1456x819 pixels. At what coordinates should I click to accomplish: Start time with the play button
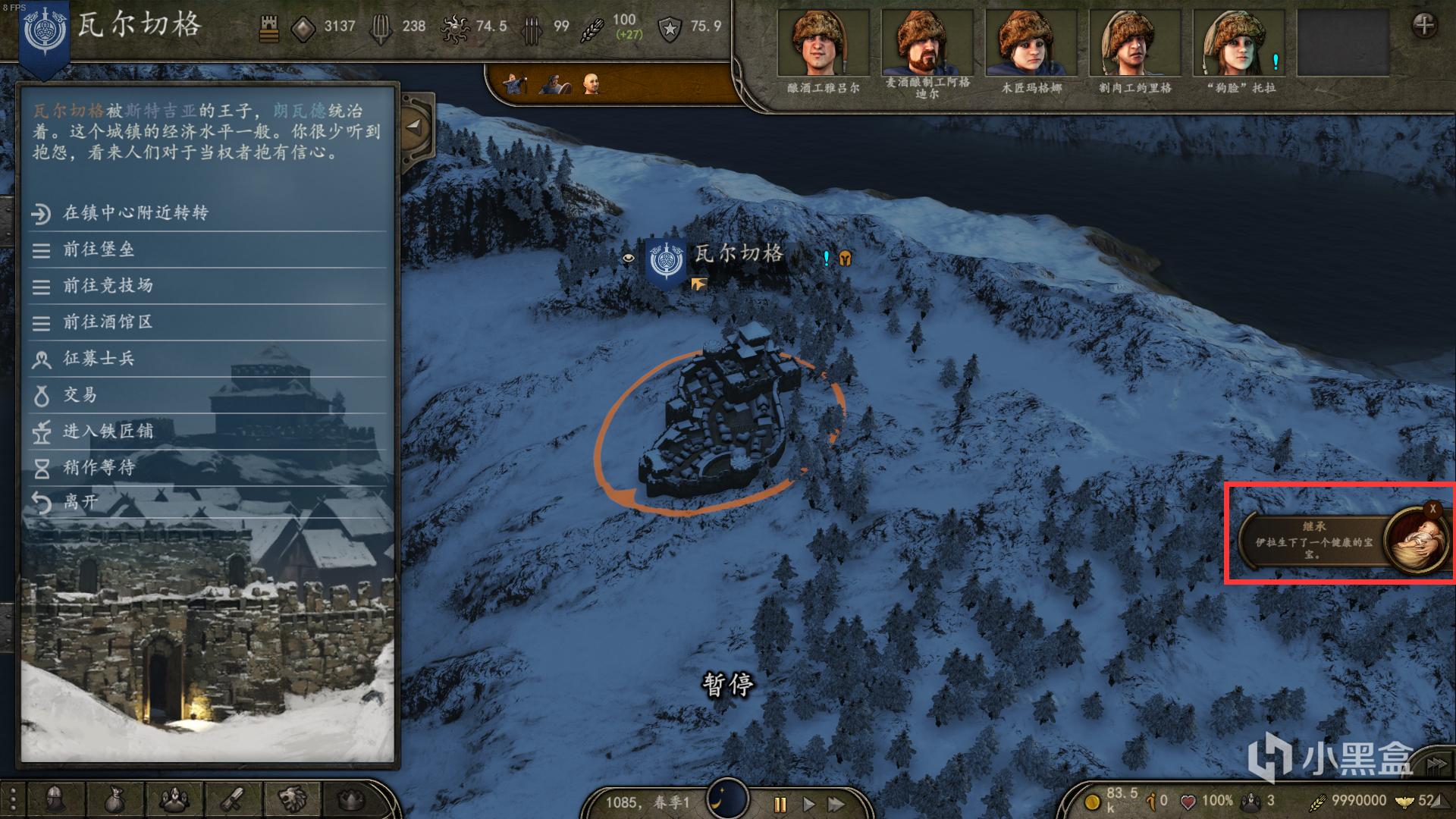tap(808, 804)
